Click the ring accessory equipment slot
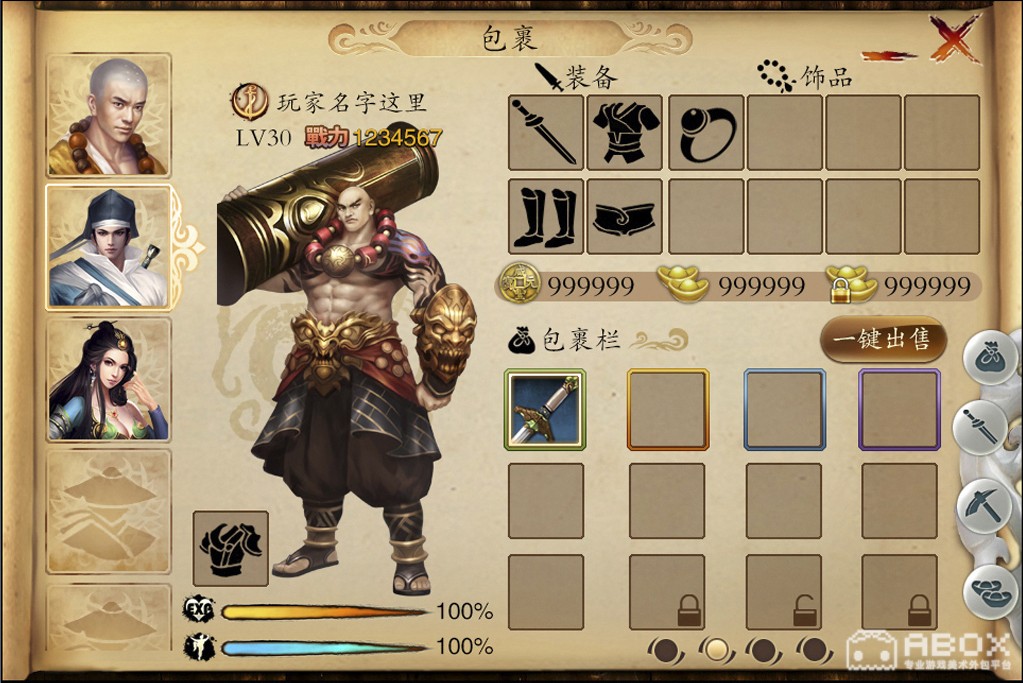The height and width of the screenshot is (683, 1023). (705, 132)
